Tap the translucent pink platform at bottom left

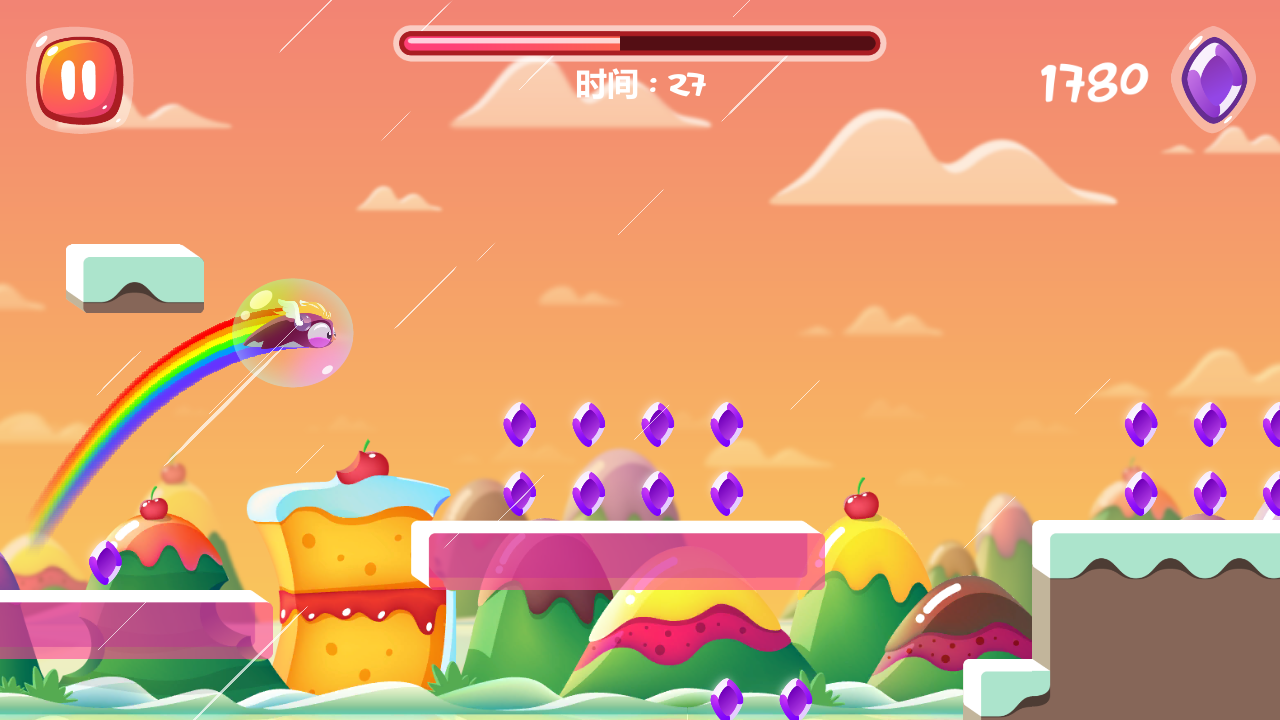[x=130, y=630]
